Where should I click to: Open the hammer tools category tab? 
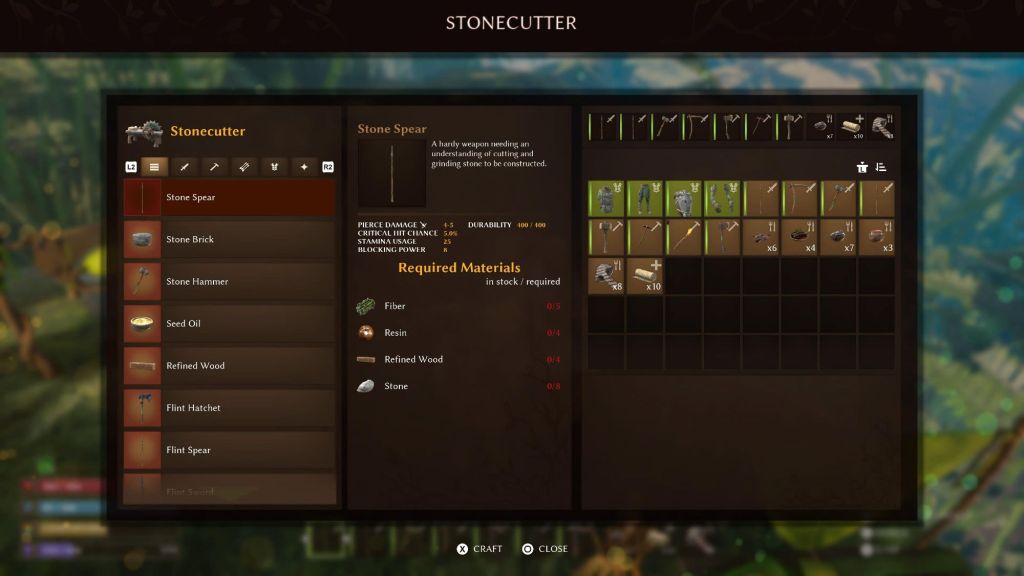[214, 167]
